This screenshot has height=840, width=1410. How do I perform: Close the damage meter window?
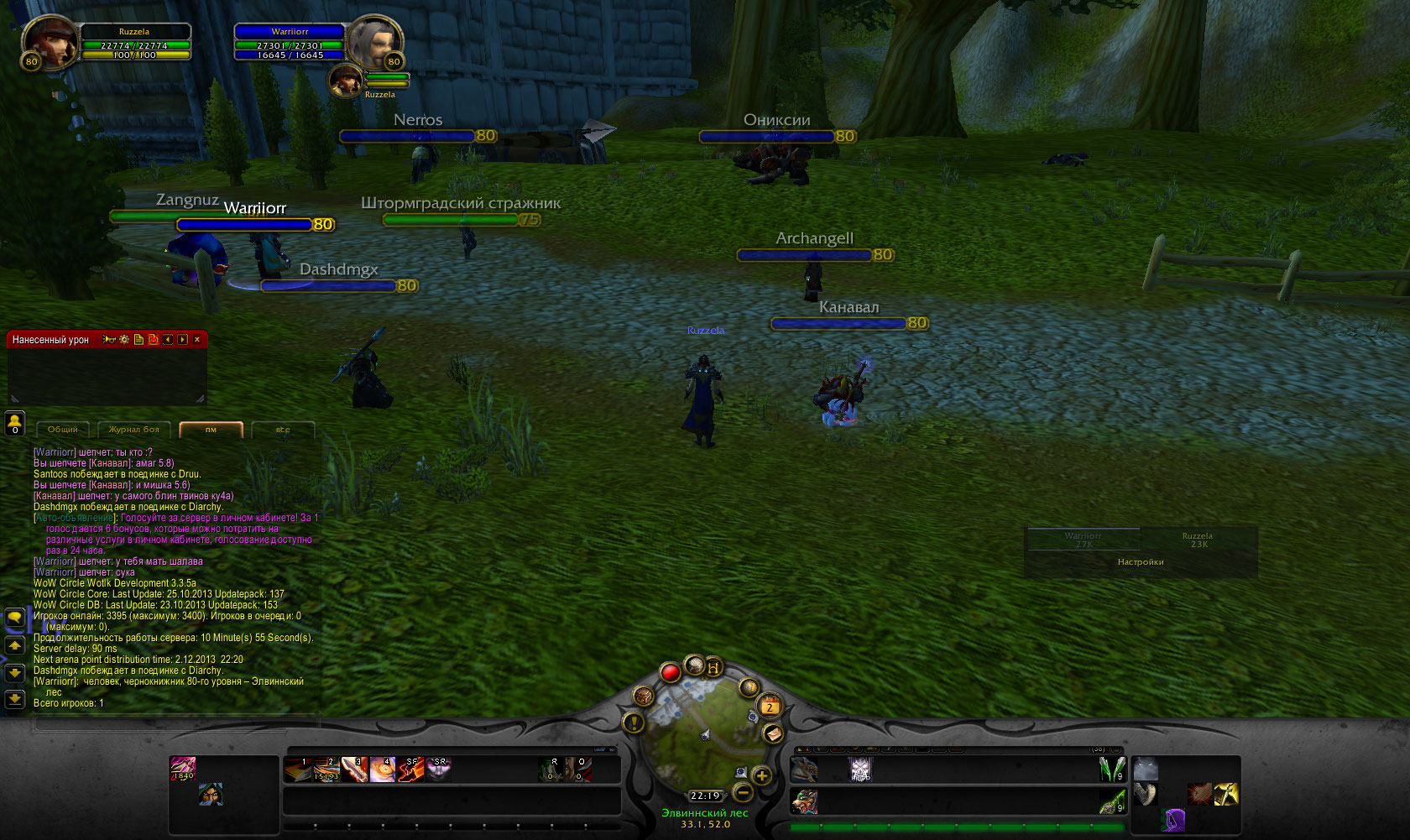tap(197, 340)
